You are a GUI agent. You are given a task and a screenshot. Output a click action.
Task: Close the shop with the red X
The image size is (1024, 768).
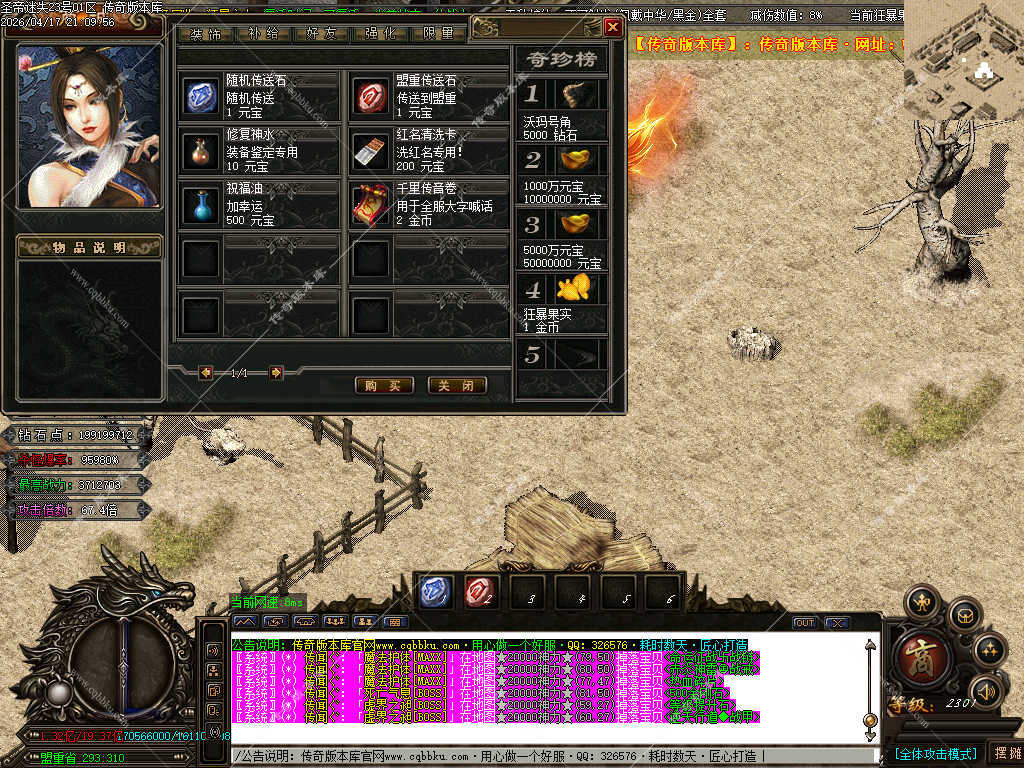point(613,27)
